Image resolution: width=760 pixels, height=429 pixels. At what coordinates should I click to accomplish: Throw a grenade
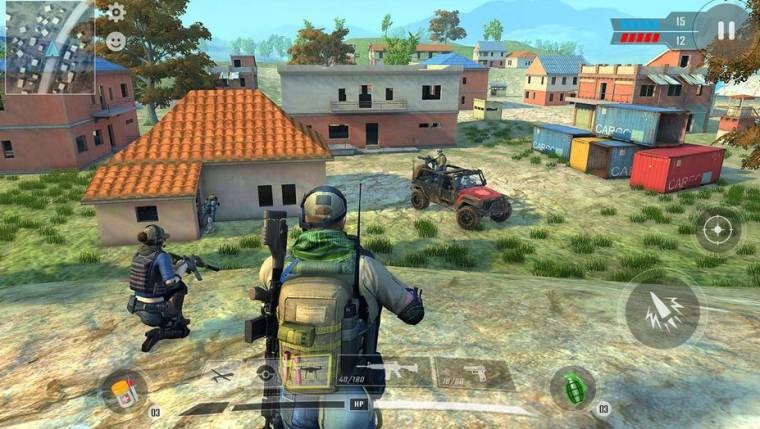click(x=573, y=387)
